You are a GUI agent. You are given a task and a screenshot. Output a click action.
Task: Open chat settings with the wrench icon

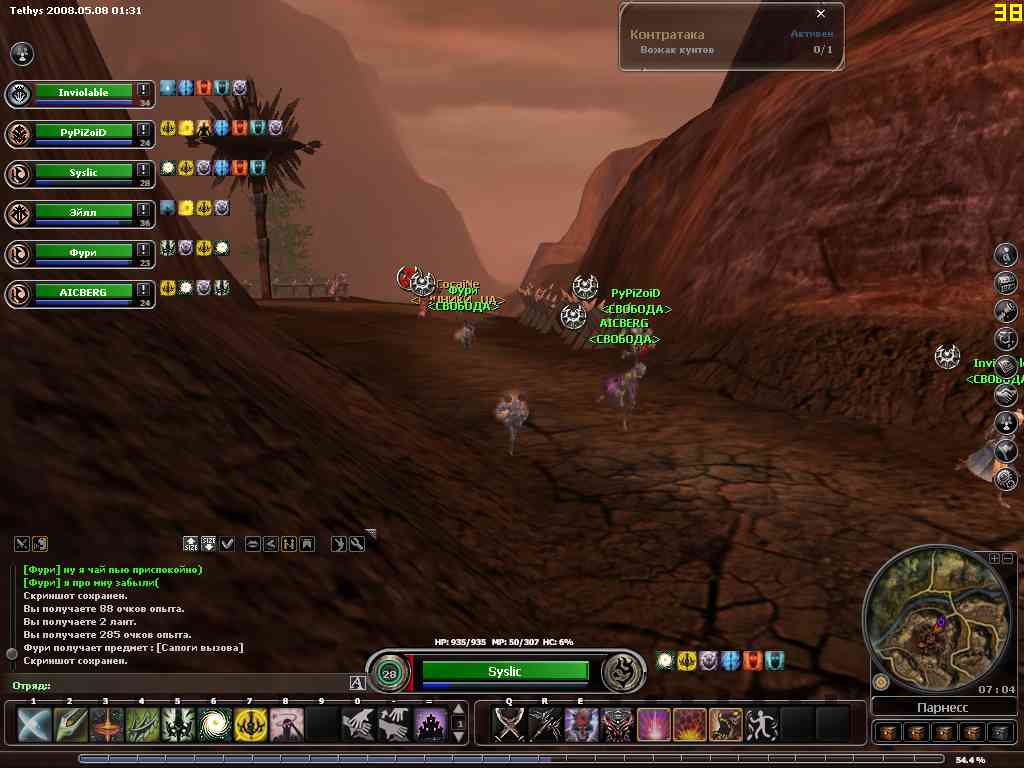coord(357,543)
